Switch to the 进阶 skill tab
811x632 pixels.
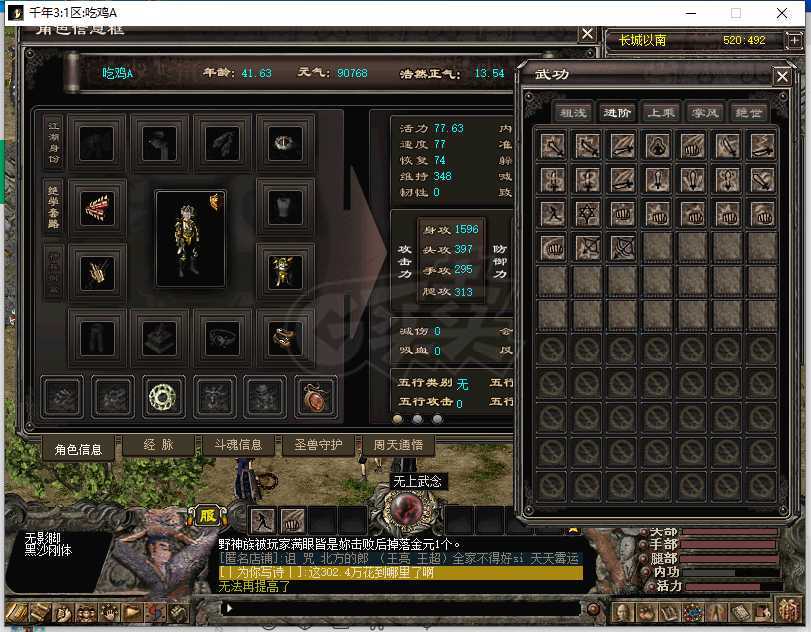[x=617, y=113]
